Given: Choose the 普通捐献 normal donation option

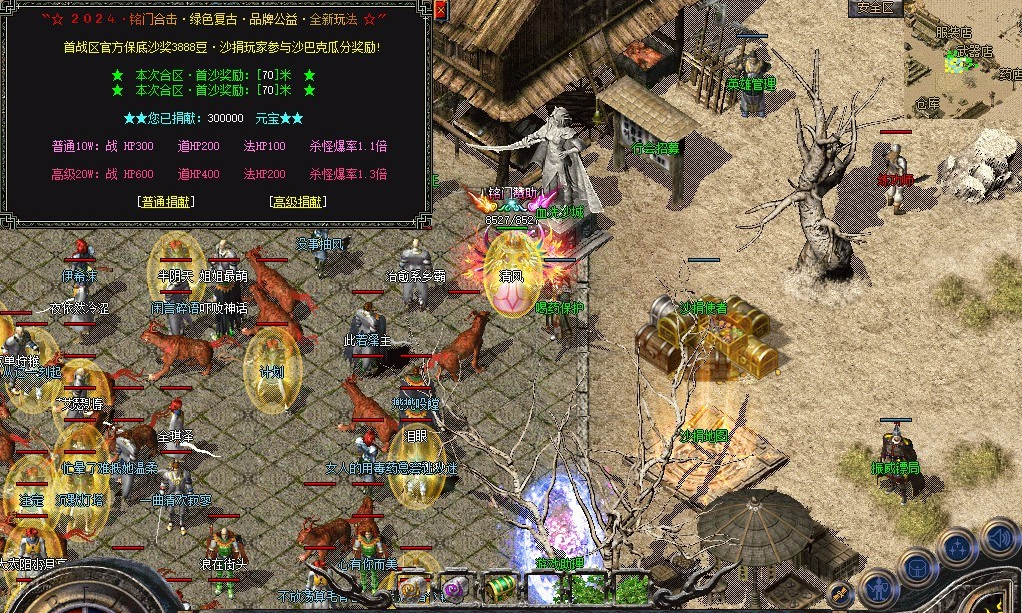Looking at the screenshot, I should 166,201.
